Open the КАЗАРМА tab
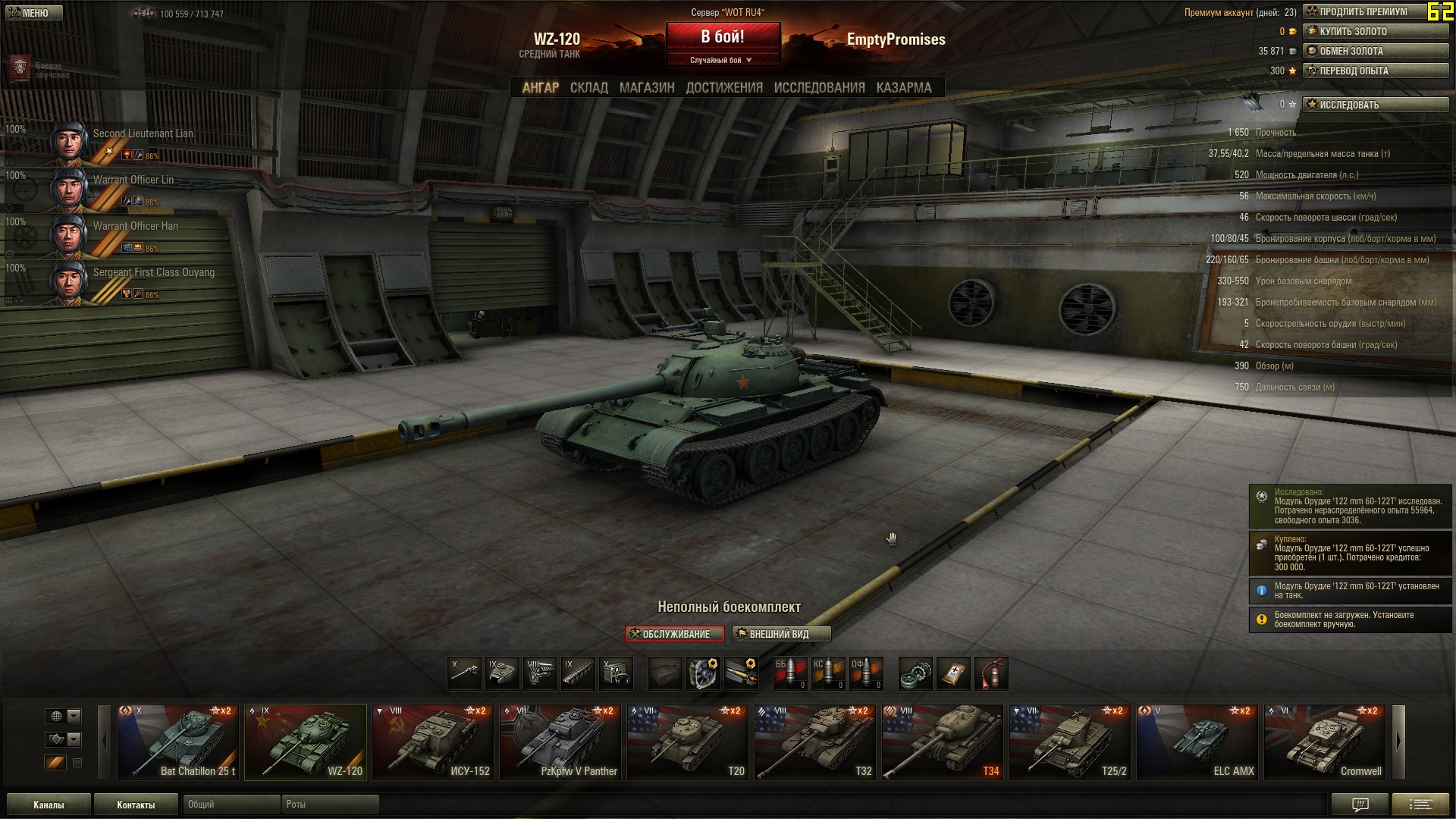This screenshot has height=819, width=1456. (x=903, y=88)
